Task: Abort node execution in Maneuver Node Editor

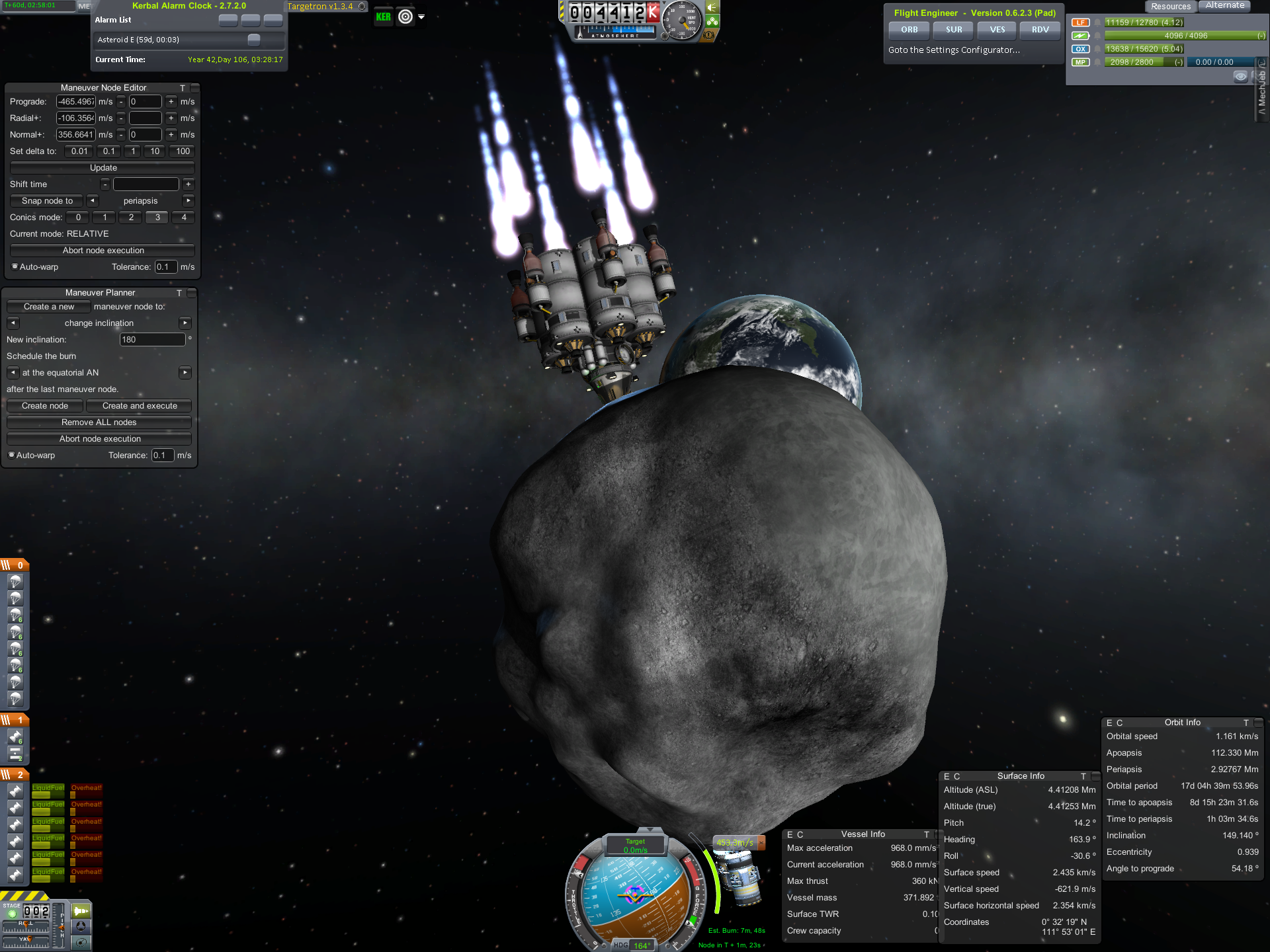Action: (x=103, y=251)
